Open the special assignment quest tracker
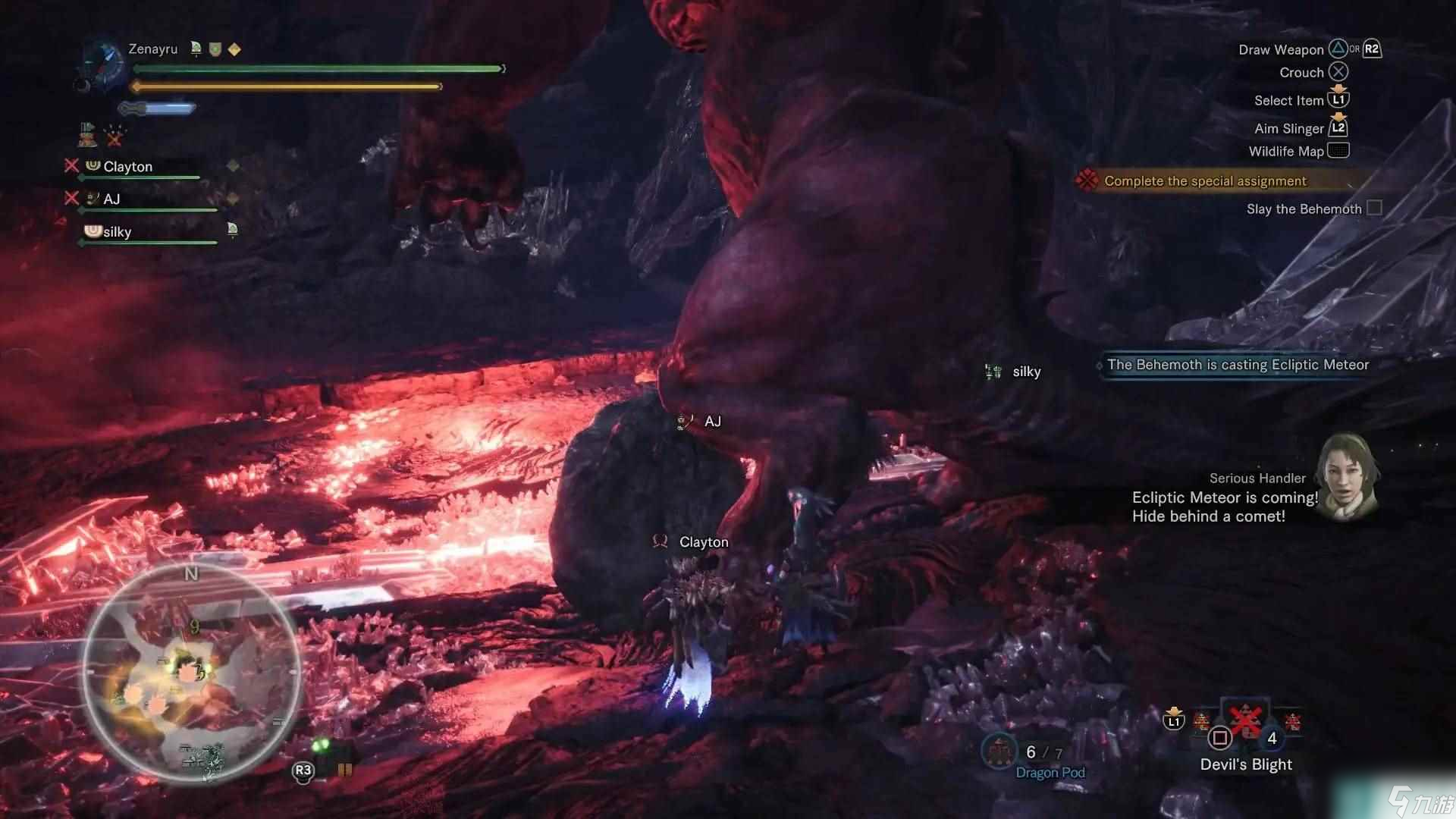 (1204, 181)
